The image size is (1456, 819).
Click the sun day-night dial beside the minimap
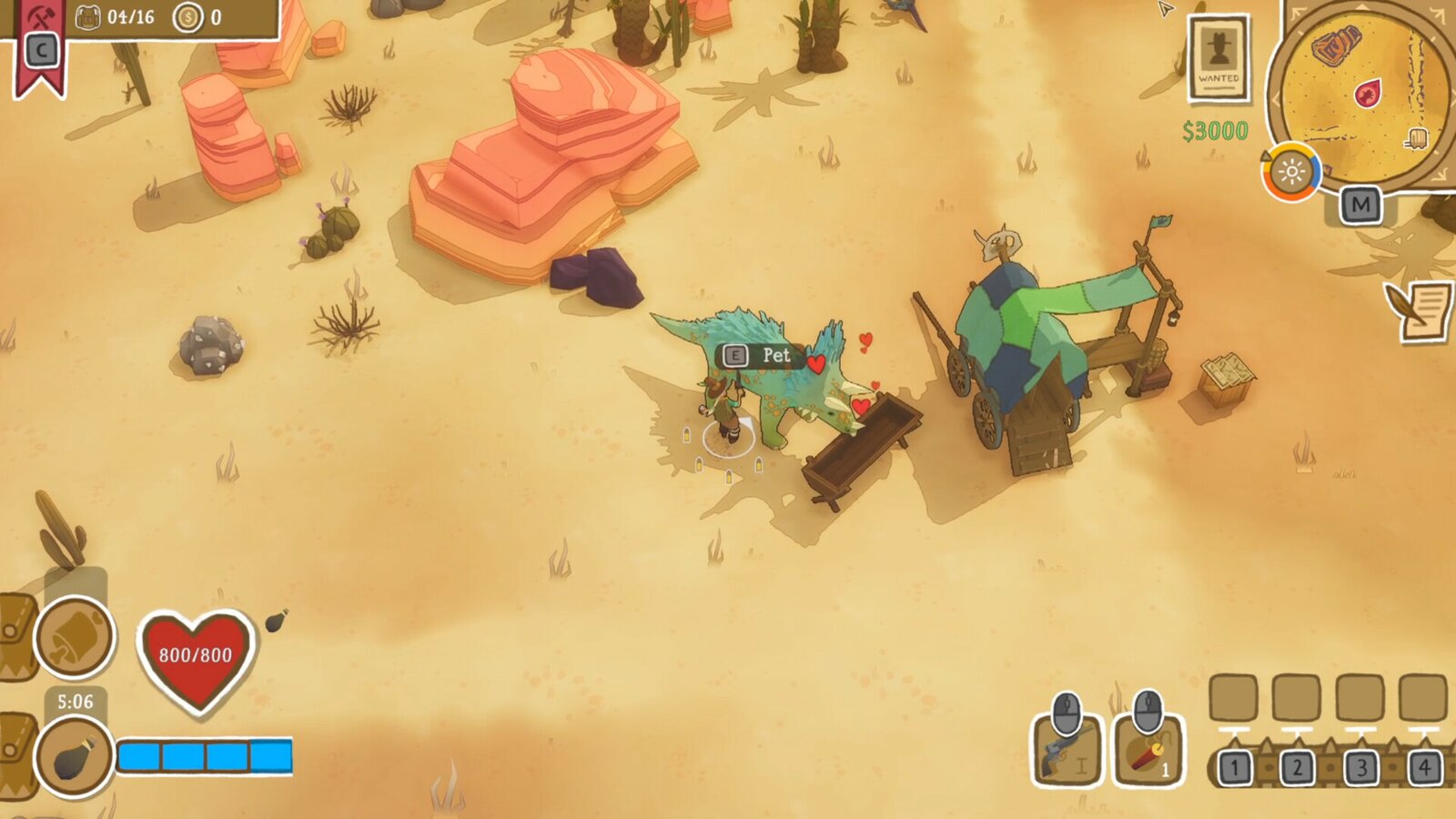click(1291, 170)
